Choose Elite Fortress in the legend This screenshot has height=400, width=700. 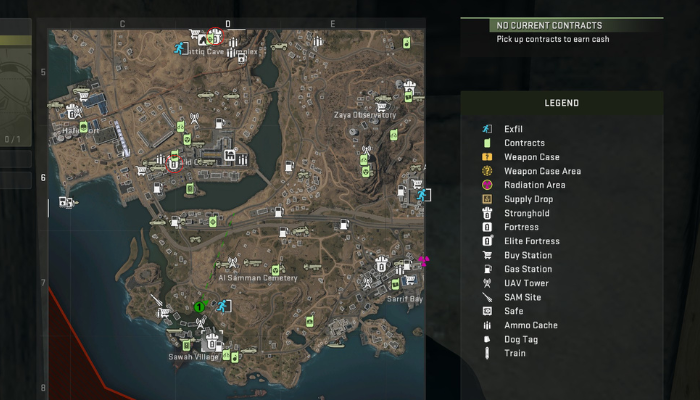pos(531,241)
